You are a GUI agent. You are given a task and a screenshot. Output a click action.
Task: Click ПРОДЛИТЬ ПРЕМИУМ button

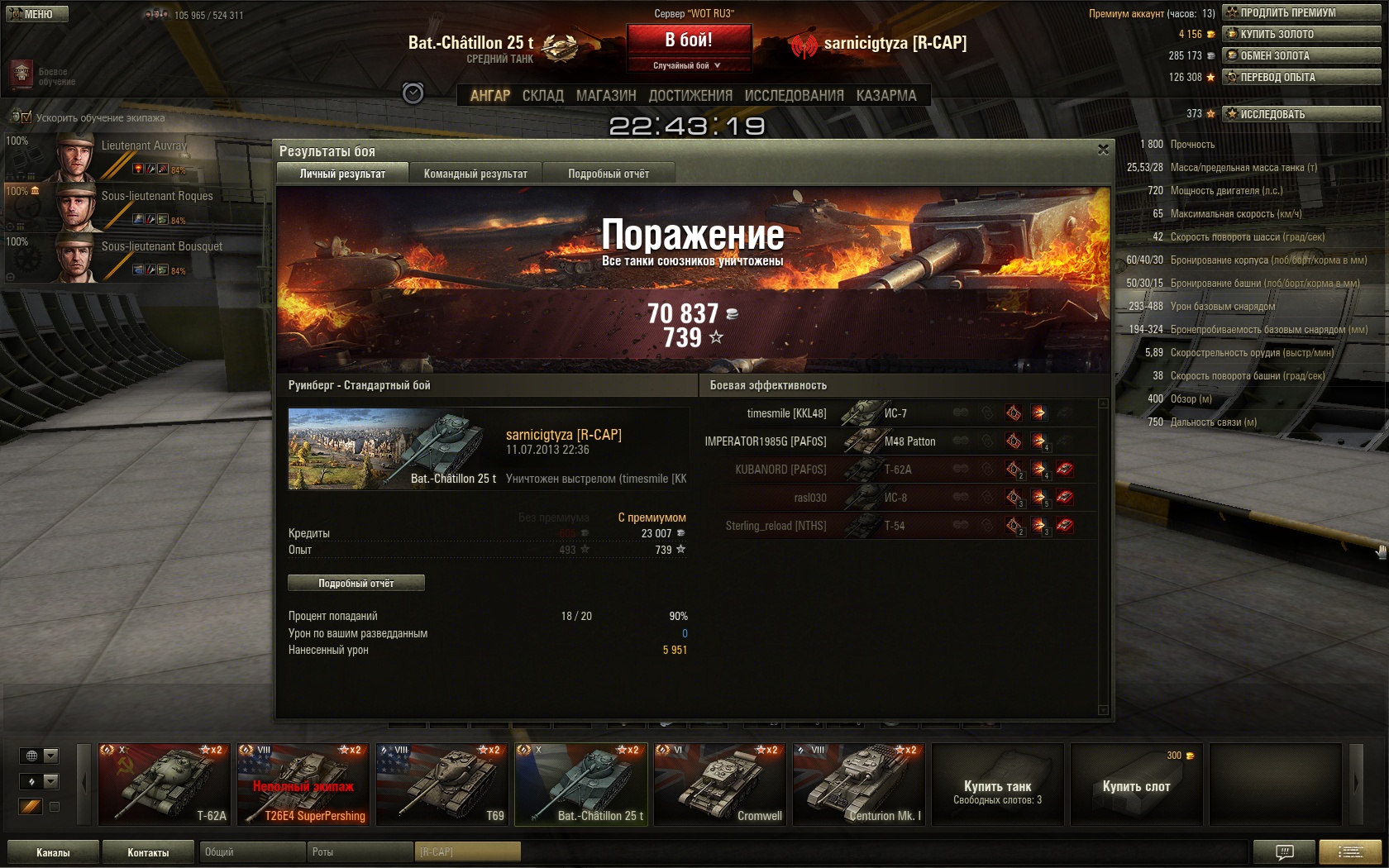pos(1301,12)
